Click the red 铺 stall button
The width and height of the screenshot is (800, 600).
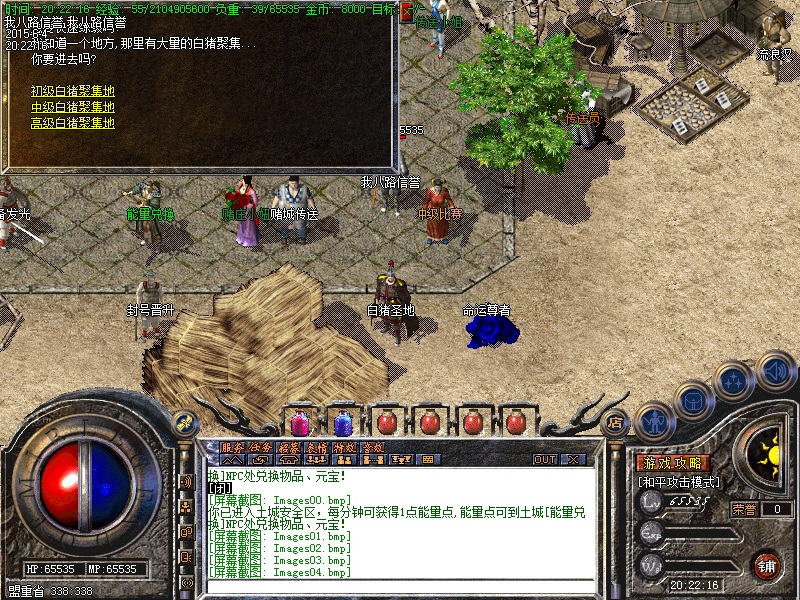point(766,564)
